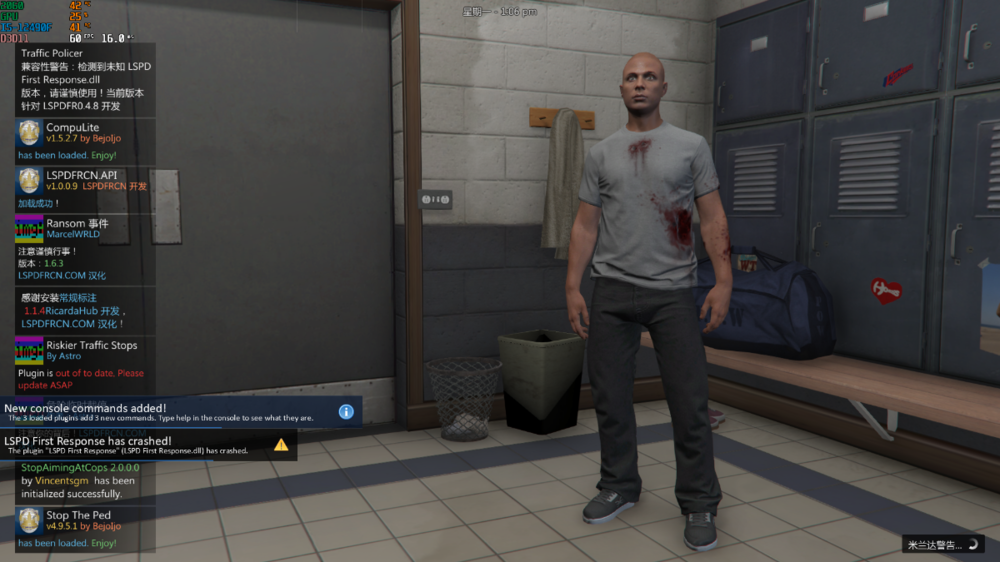The height and width of the screenshot is (562, 1000).
Task: Select the Stop The Ped notification
Action: click(x=85, y=529)
